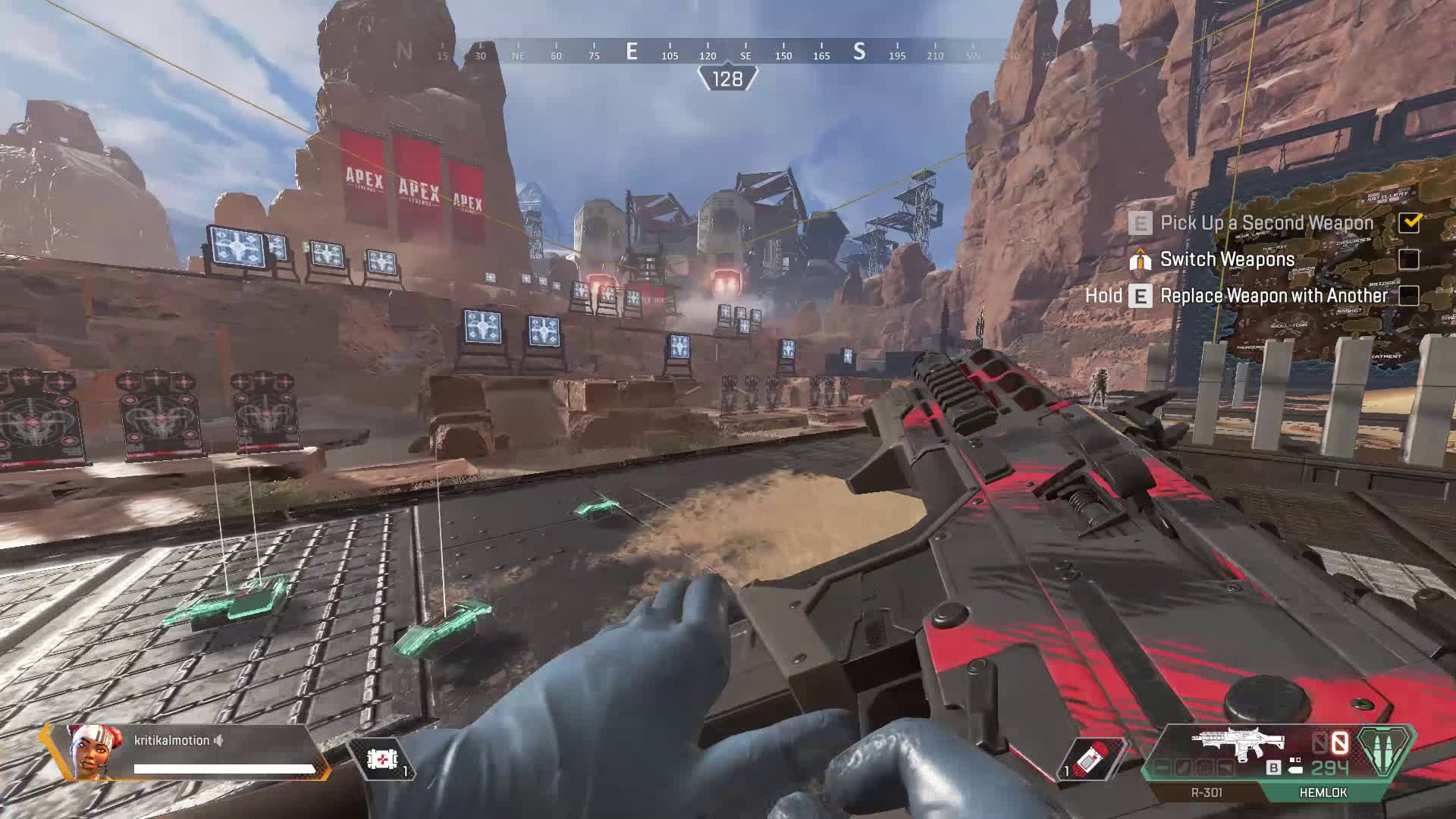Select the red canister ordnance slot

(1090, 758)
